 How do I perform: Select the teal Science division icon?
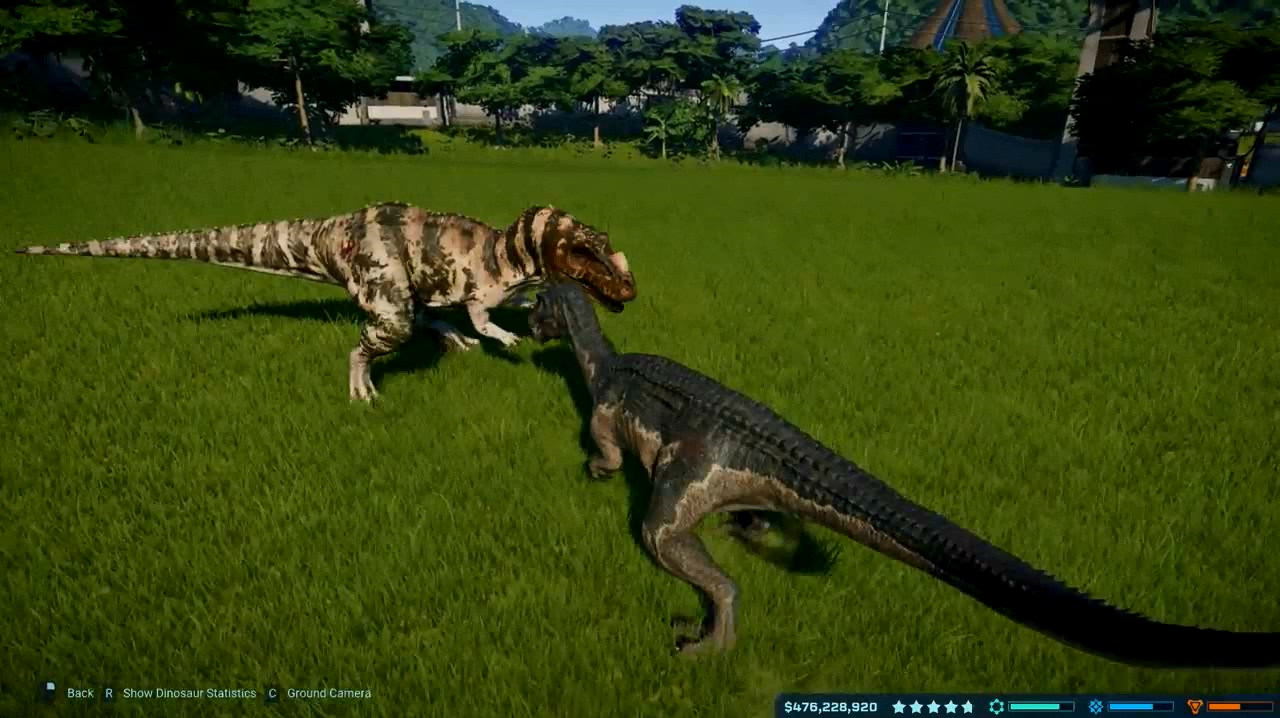[996, 707]
